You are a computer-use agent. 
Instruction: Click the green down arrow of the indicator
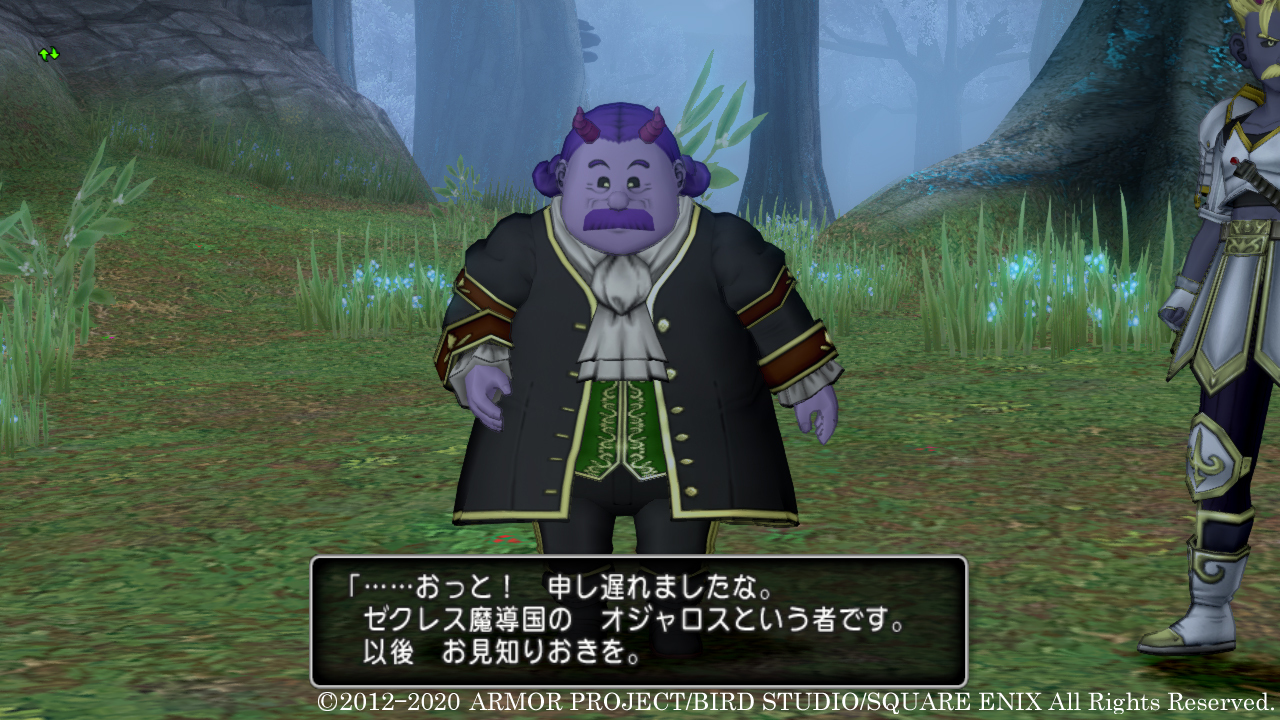pos(54,54)
